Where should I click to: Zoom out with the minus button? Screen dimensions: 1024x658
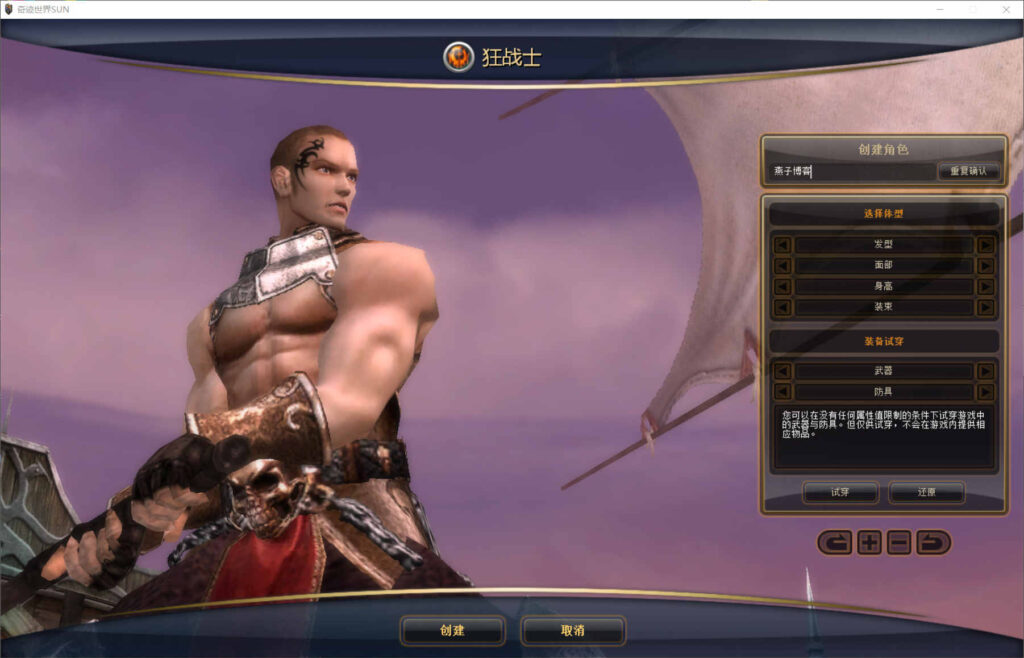(x=899, y=543)
